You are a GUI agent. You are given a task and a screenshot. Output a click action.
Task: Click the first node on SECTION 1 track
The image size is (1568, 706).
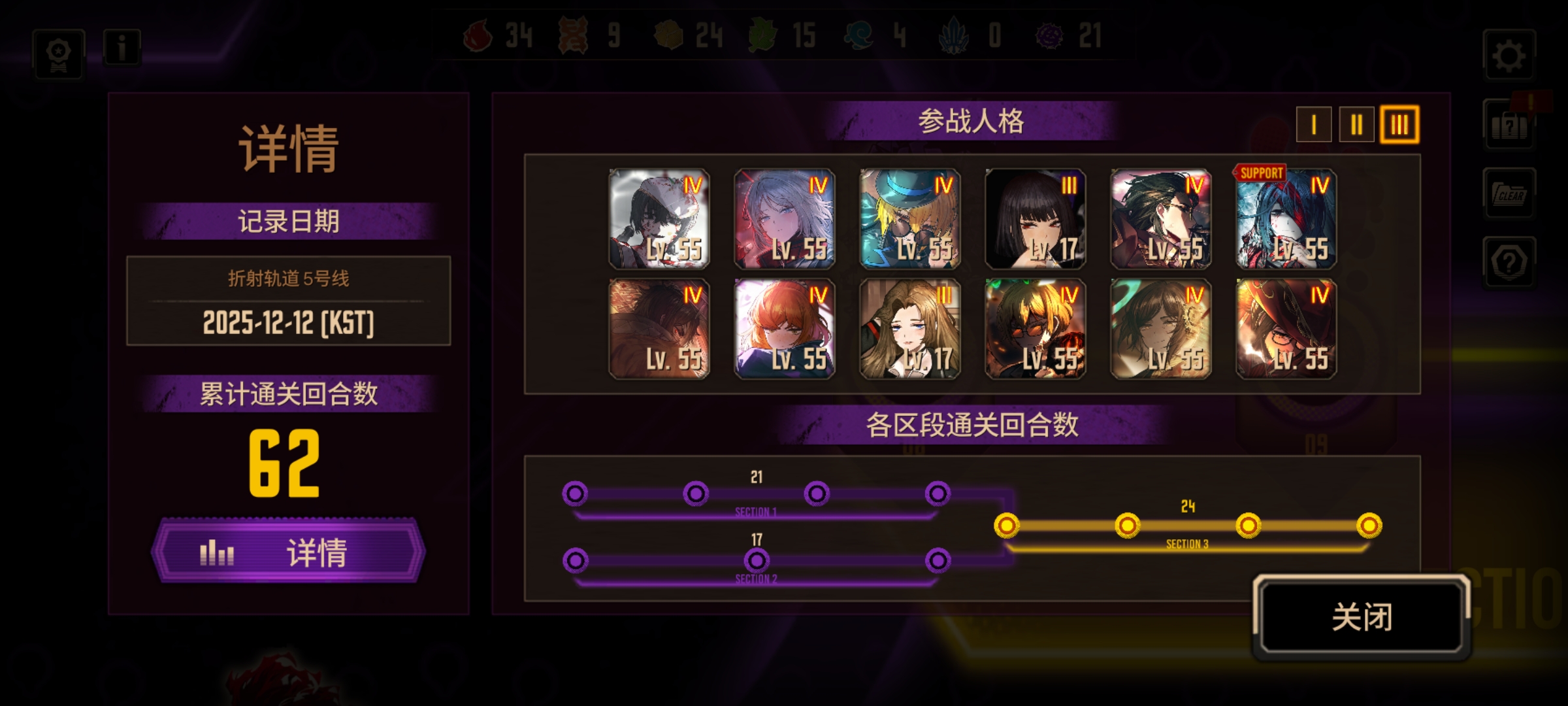575,495
